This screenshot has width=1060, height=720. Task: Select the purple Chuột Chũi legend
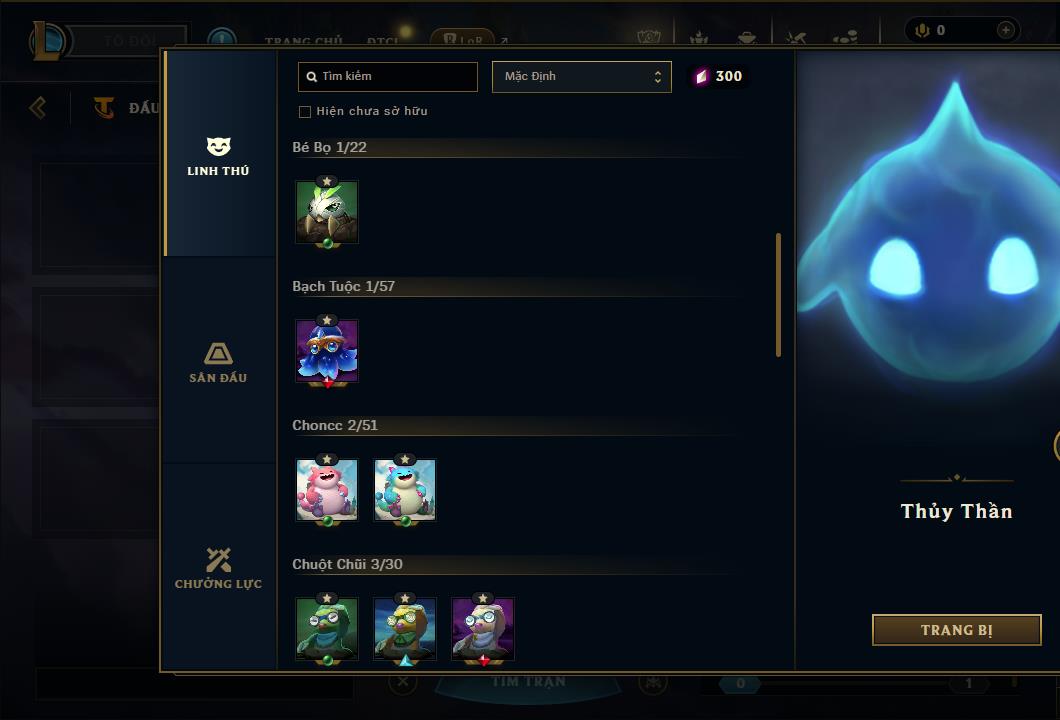coord(483,629)
